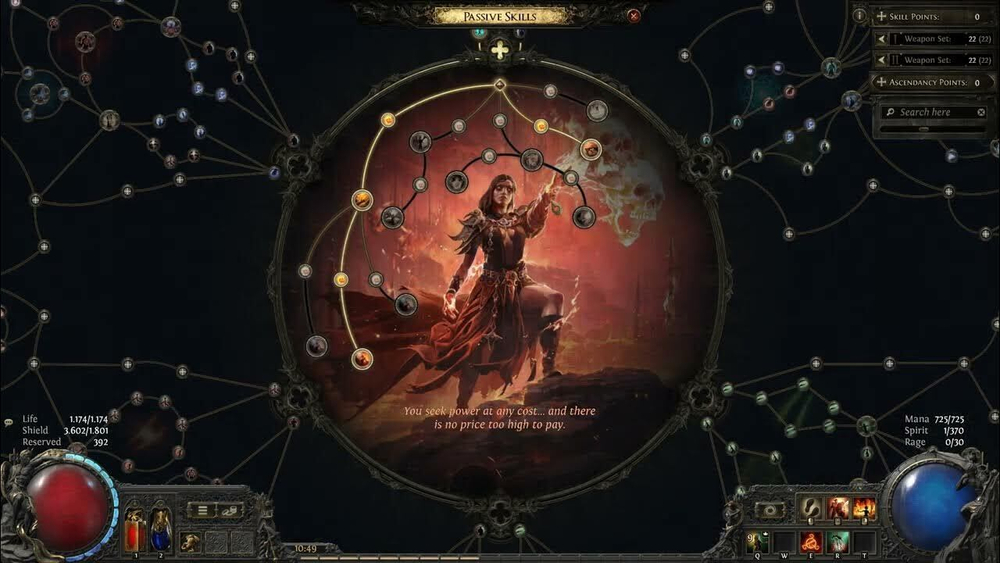The height and width of the screenshot is (563, 1000).
Task: Select the red warrior skill icon
Action: click(838, 509)
